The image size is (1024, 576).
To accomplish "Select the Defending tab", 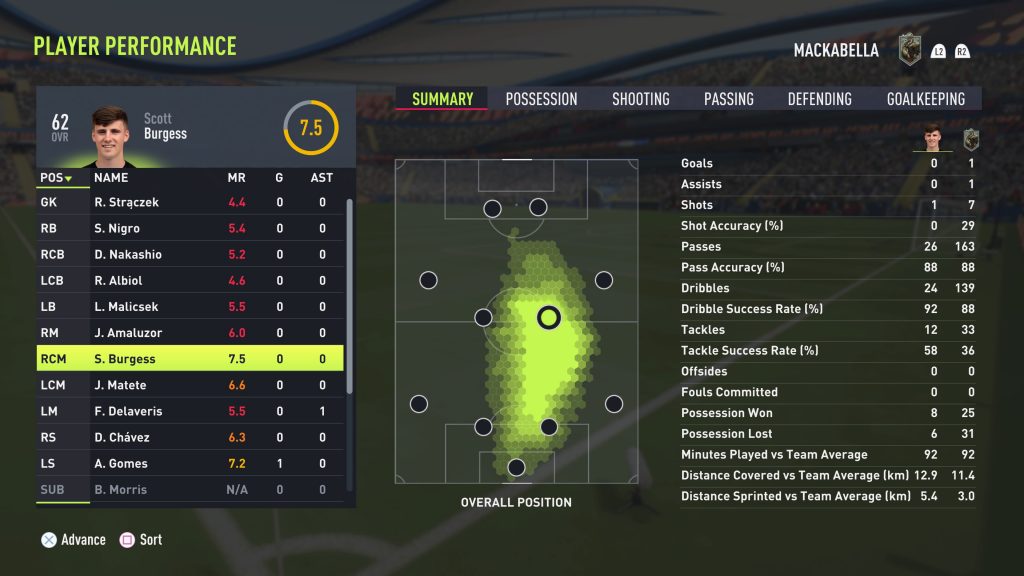I will [x=819, y=99].
